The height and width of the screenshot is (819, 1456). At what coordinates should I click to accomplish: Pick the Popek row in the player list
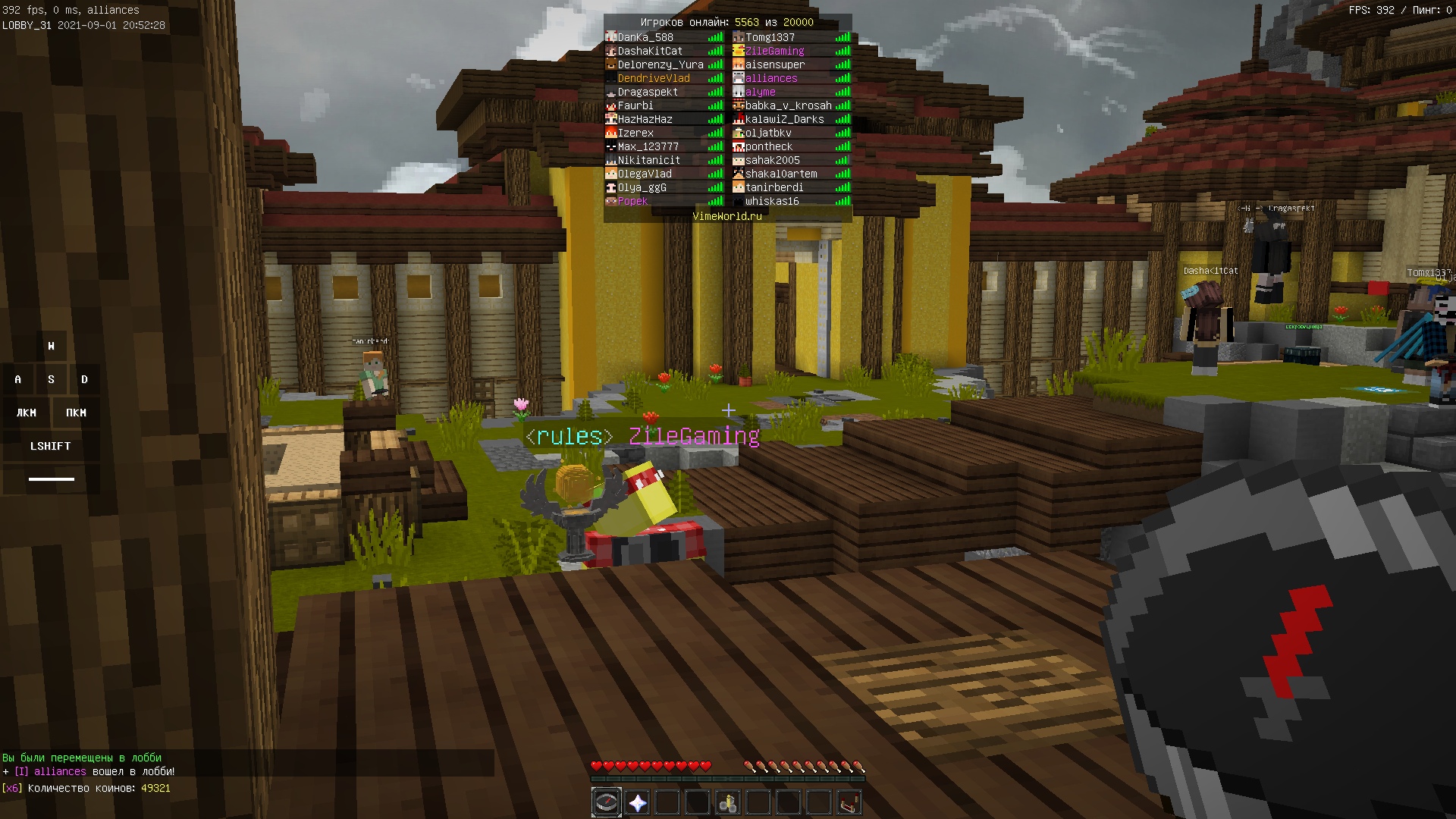[632, 201]
